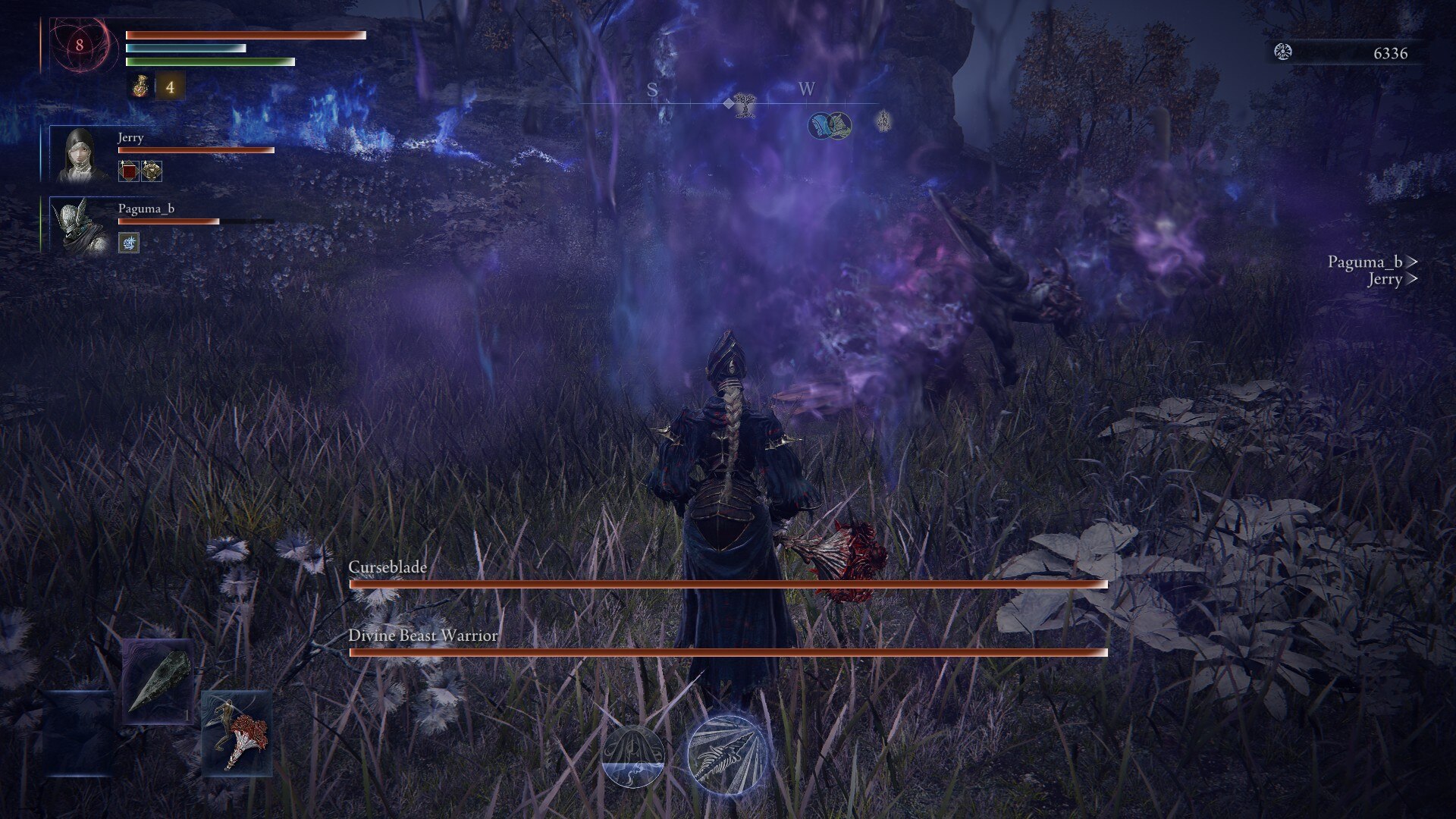Select Paguma_b's frost buff icon
The width and height of the screenshot is (1456, 819).
point(127,243)
